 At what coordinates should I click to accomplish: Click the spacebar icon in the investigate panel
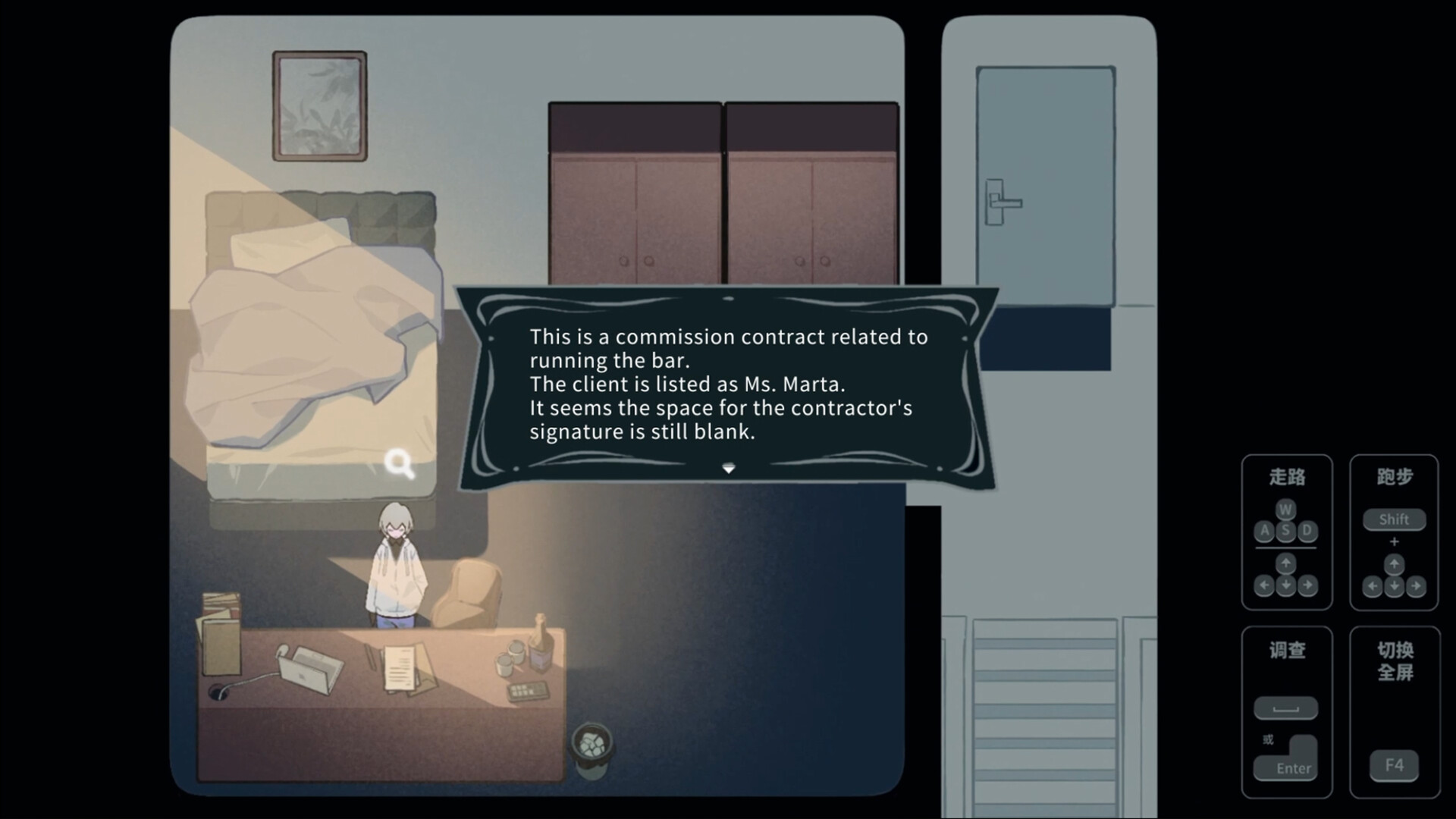click(1287, 708)
